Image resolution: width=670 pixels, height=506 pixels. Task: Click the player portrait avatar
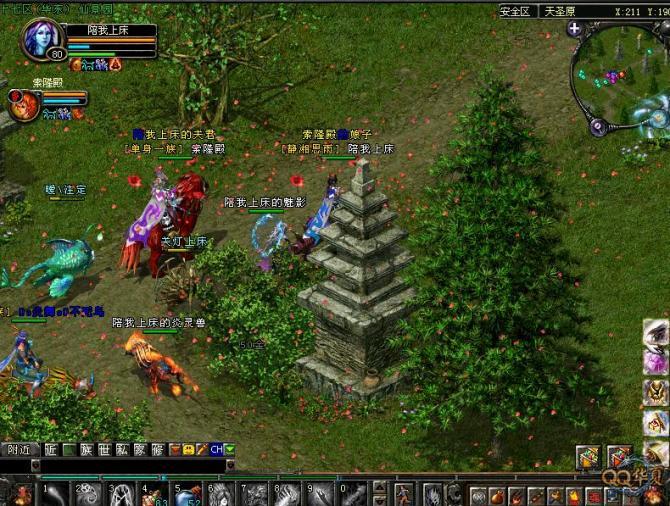pyautogui.click(x=42, y=38)
